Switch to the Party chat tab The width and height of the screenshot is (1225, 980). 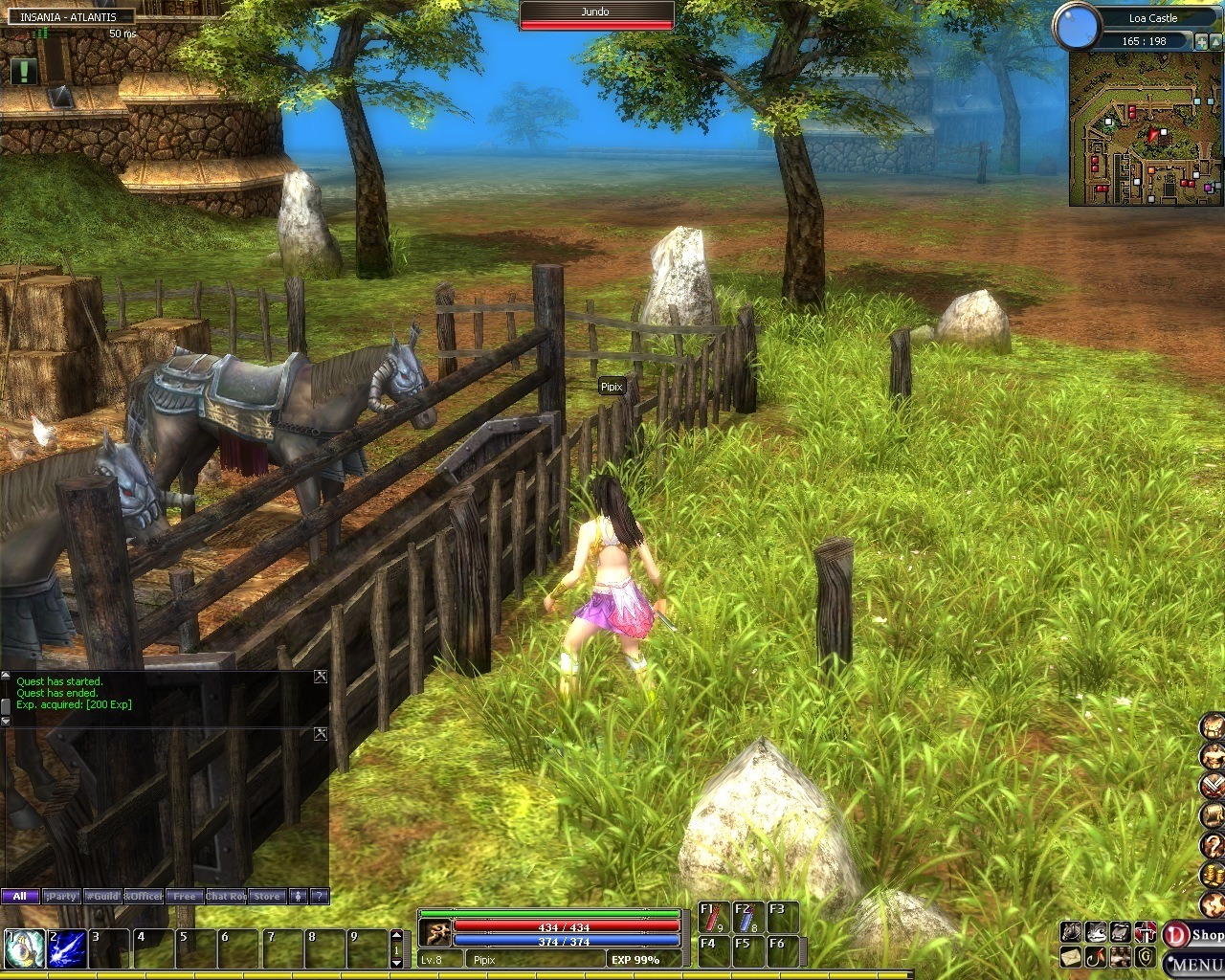point(61,897)
